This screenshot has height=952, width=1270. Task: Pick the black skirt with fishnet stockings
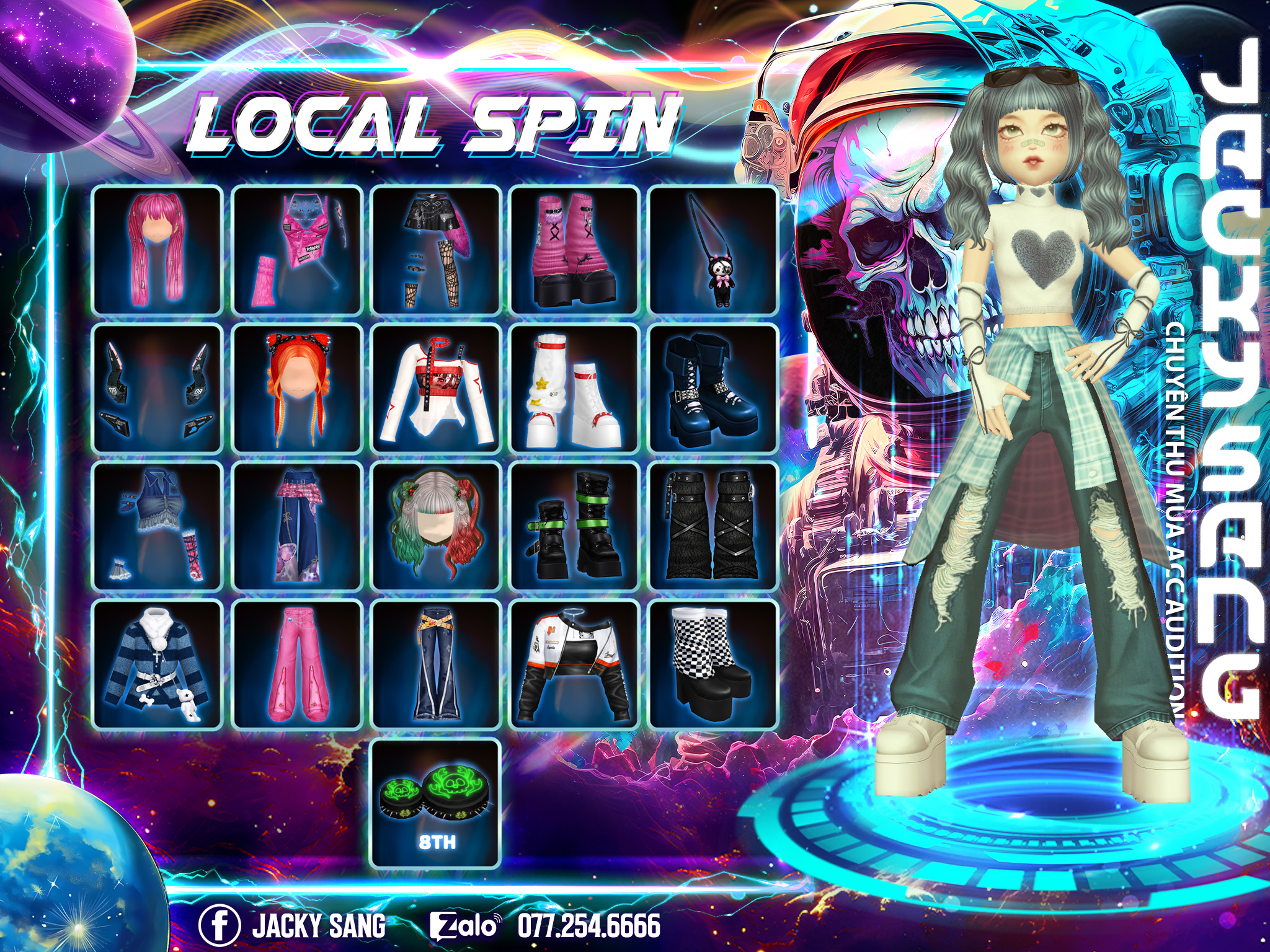436,250
